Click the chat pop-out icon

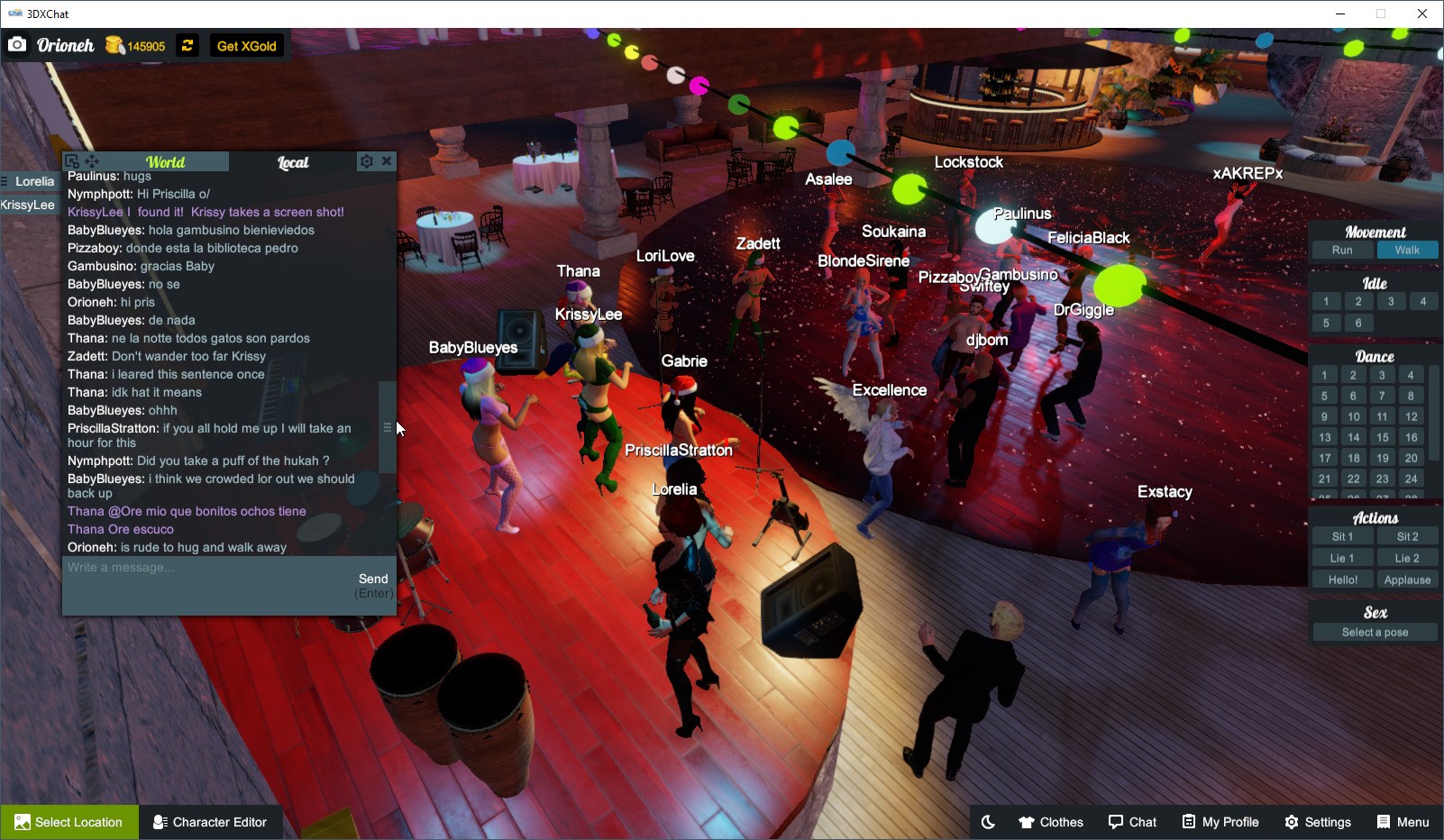71,160
